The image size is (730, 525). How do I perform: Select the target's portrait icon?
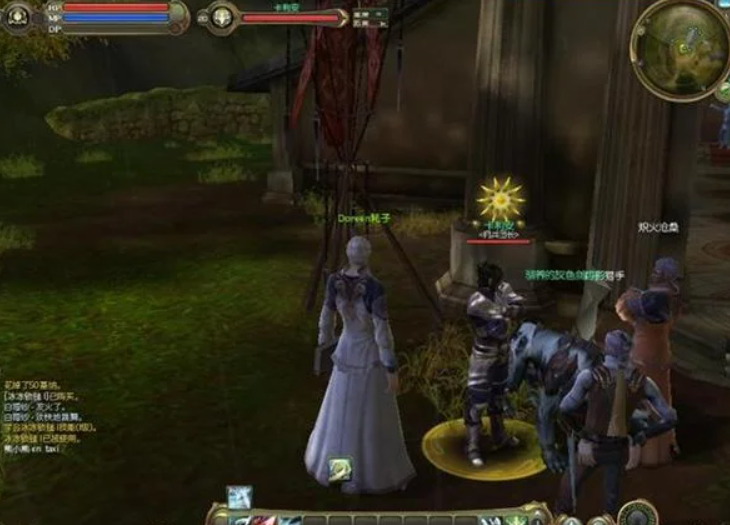(221, 17)
